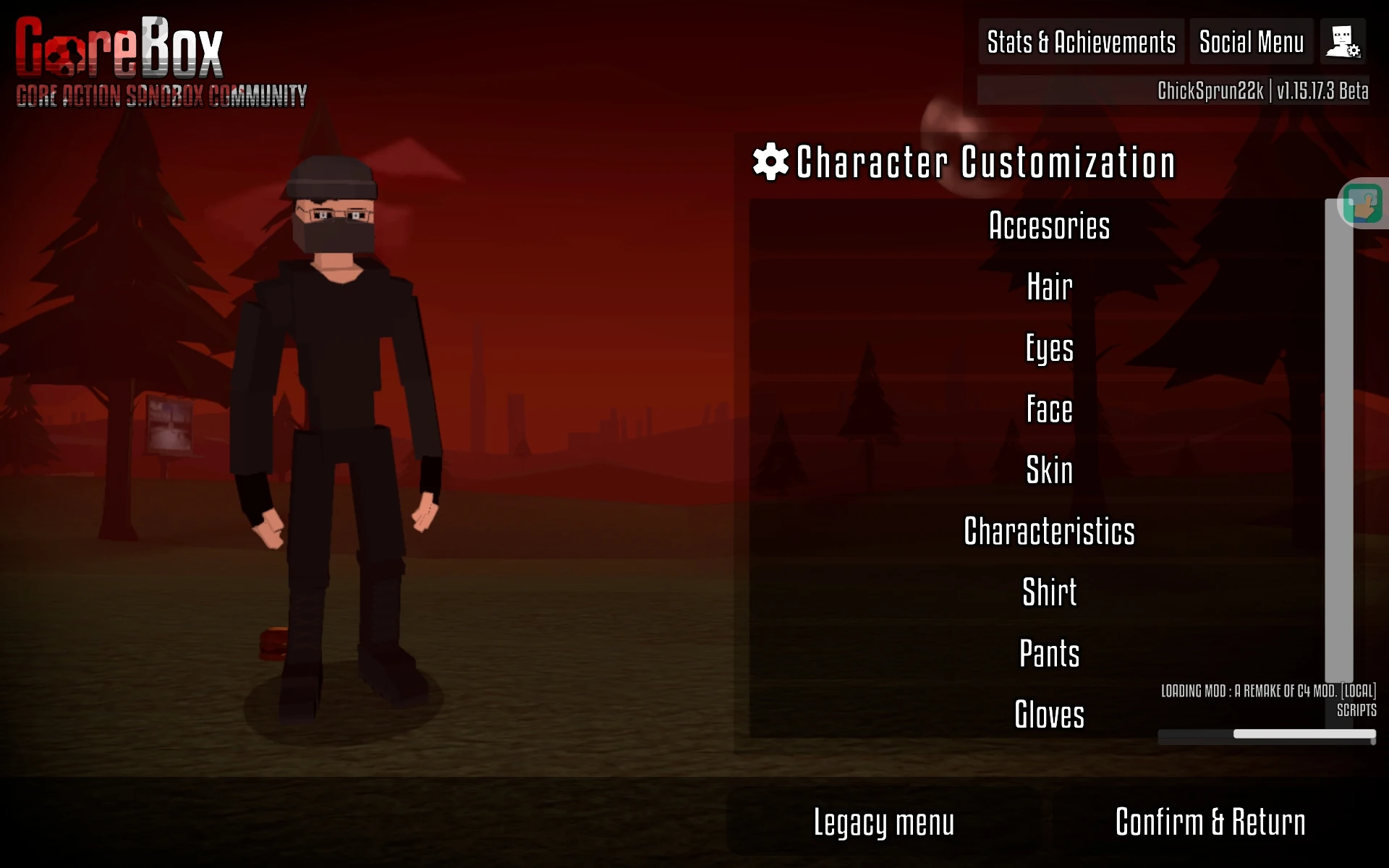Screen dimensions: 1389x868
Task: Select the Gloves customization option
Action: (x=1049, y=715)
